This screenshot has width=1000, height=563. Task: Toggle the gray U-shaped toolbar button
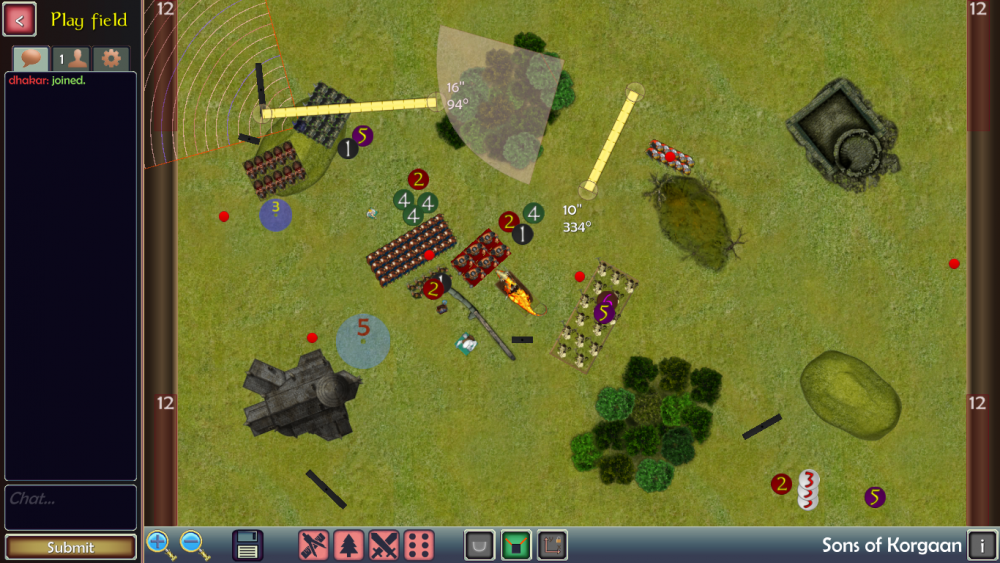[x=481, y=545]
